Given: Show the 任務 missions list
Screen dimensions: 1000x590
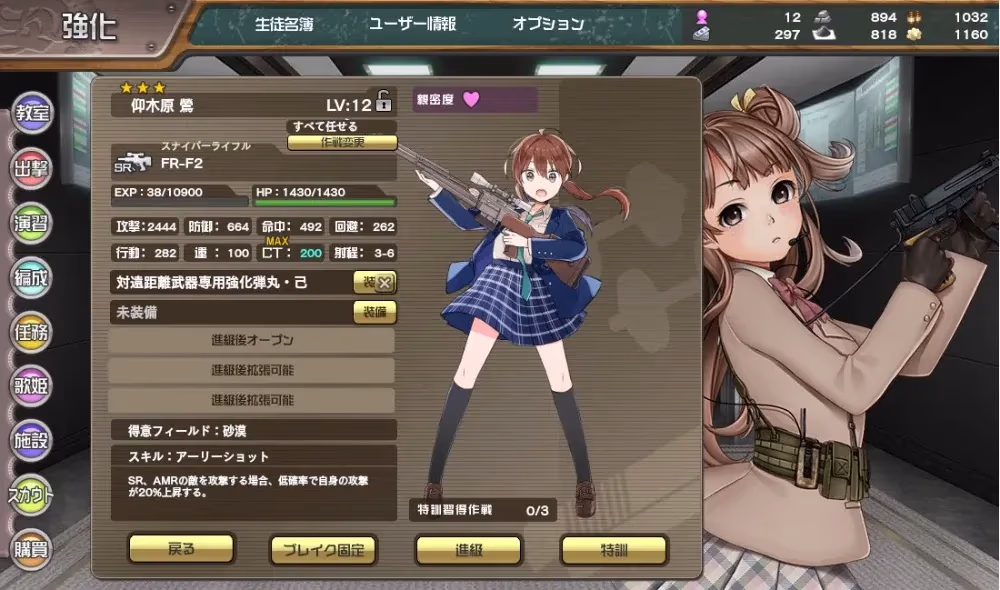Looking at the screenshot, I should tap(31, 331).
